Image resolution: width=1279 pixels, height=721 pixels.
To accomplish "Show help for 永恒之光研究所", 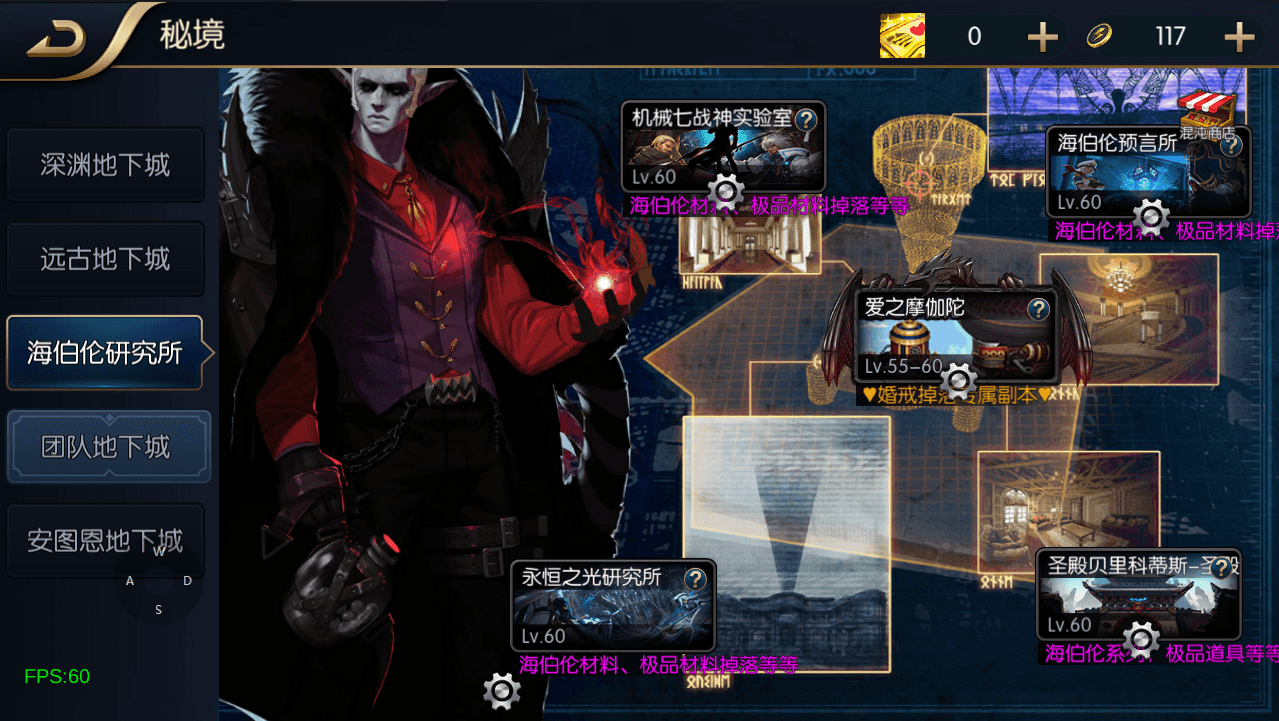I will [x=695, y=578].
